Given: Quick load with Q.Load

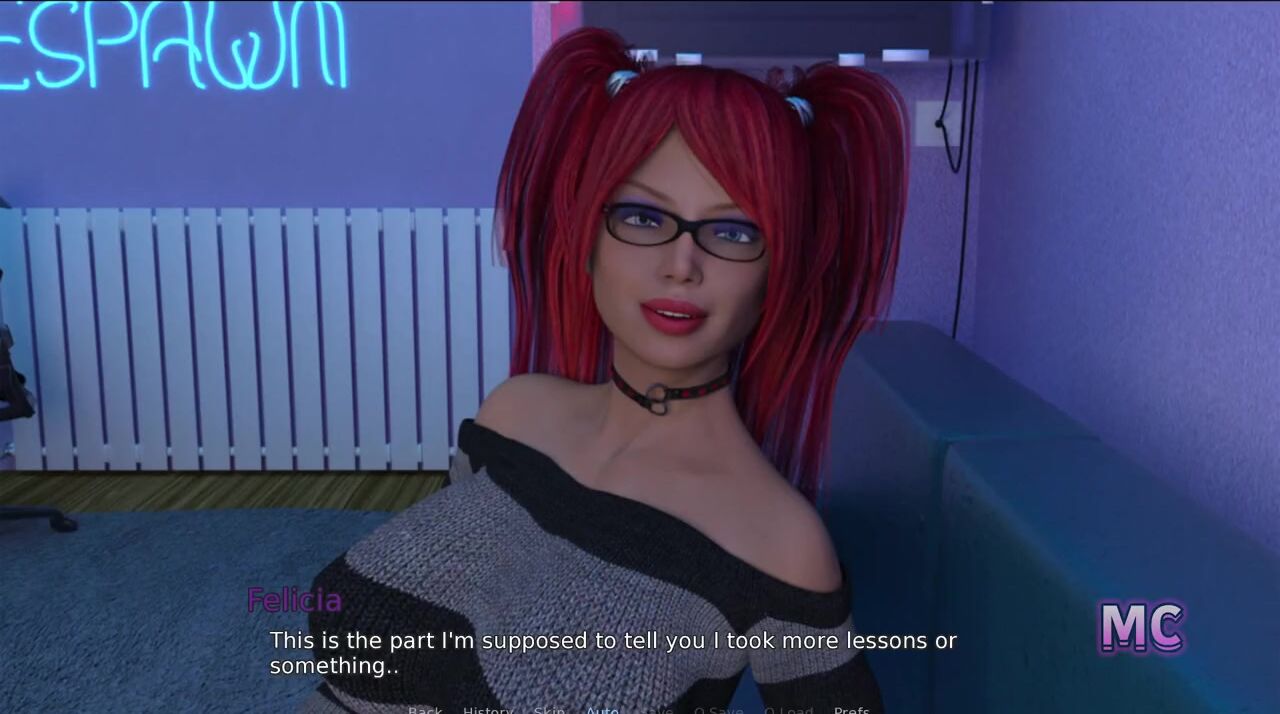Looking at the screenshot, I should pyautogui.click(x=788, y=709).
